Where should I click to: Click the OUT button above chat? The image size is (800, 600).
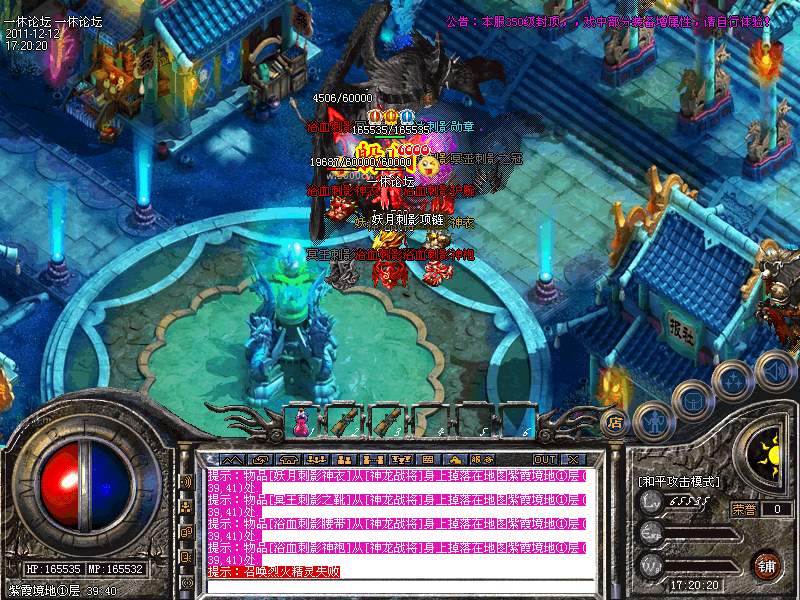coord(545,459)
